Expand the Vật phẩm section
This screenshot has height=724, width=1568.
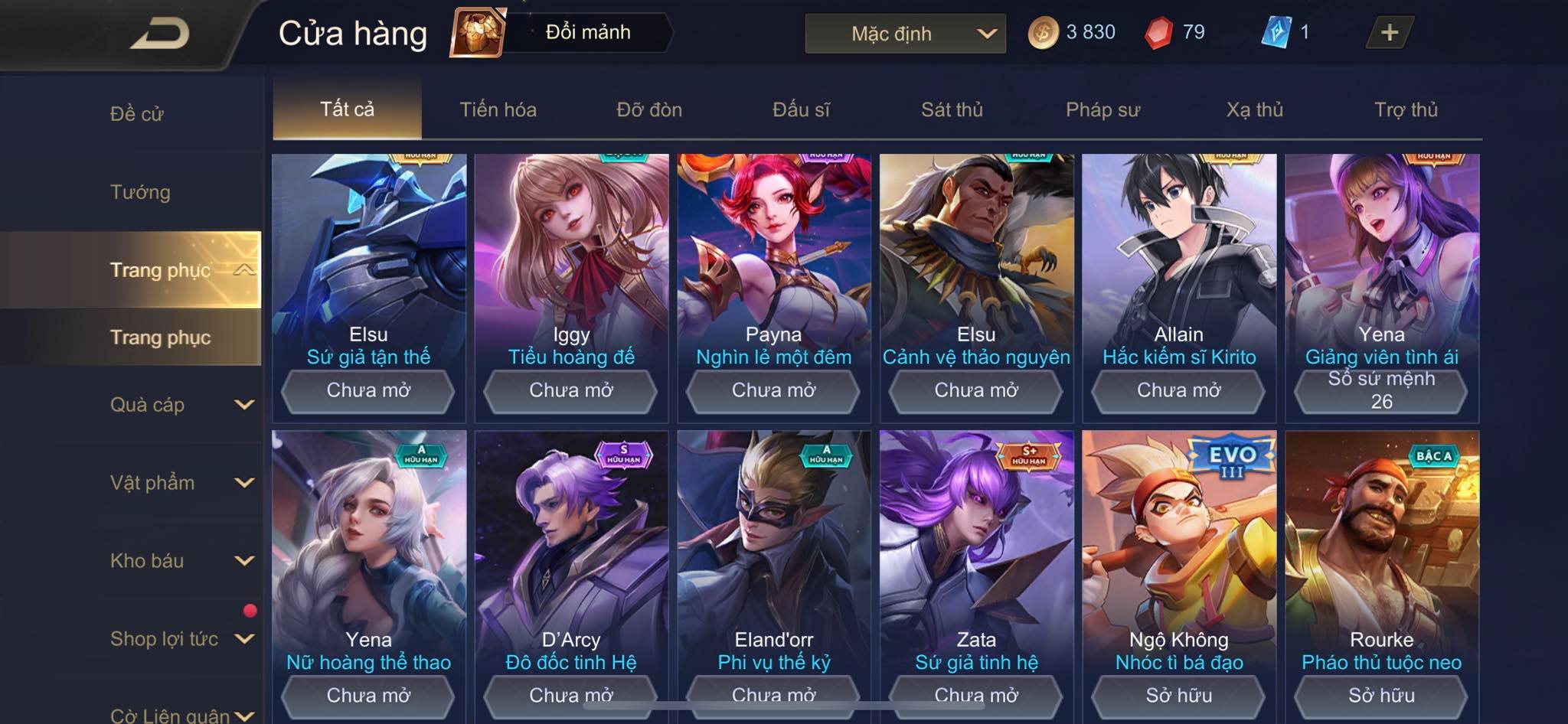click(x=180, y=483)
